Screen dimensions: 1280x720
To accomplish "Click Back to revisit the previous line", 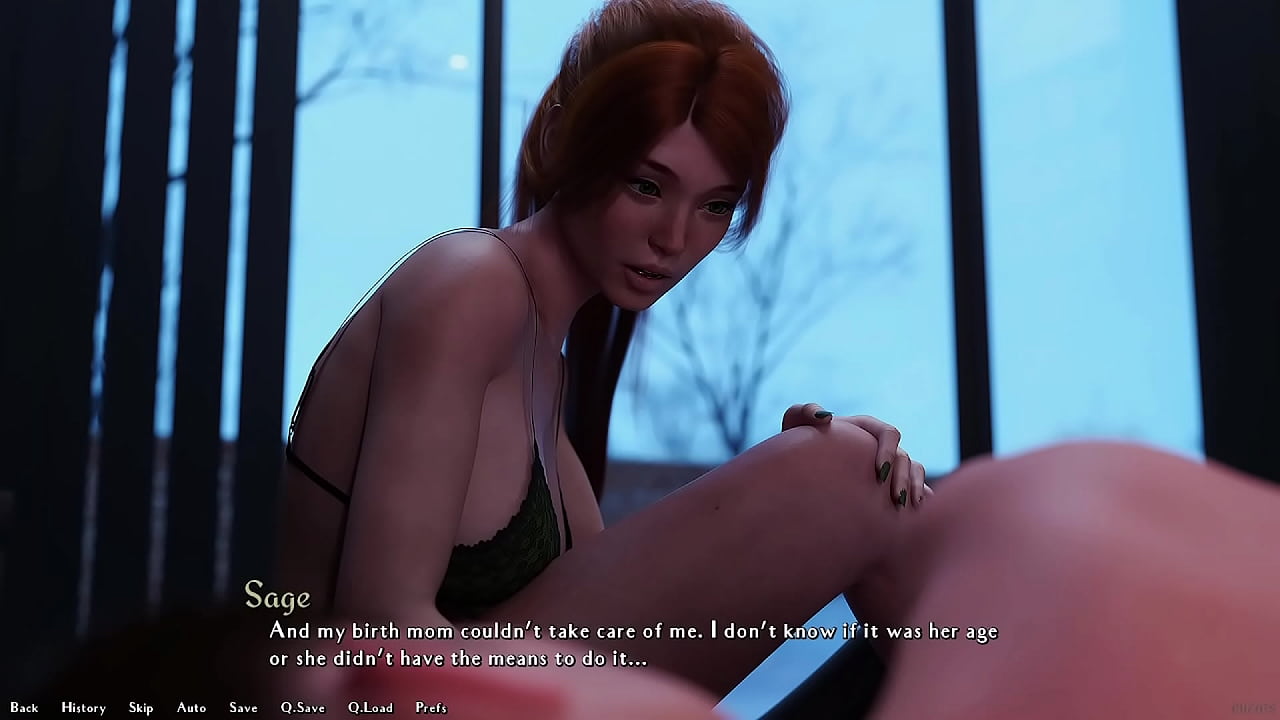I will tap(24, 707).
